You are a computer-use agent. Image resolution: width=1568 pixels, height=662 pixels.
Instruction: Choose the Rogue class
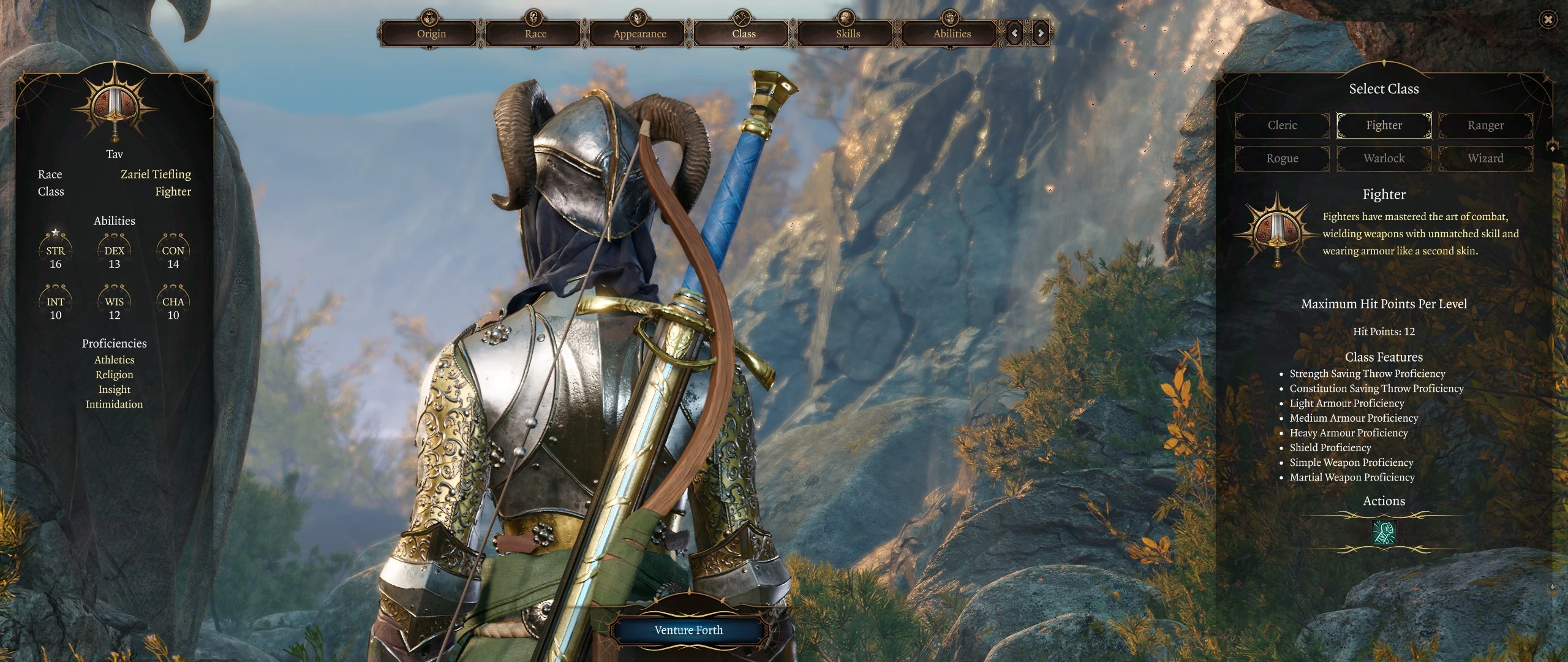coord(1282,158)
